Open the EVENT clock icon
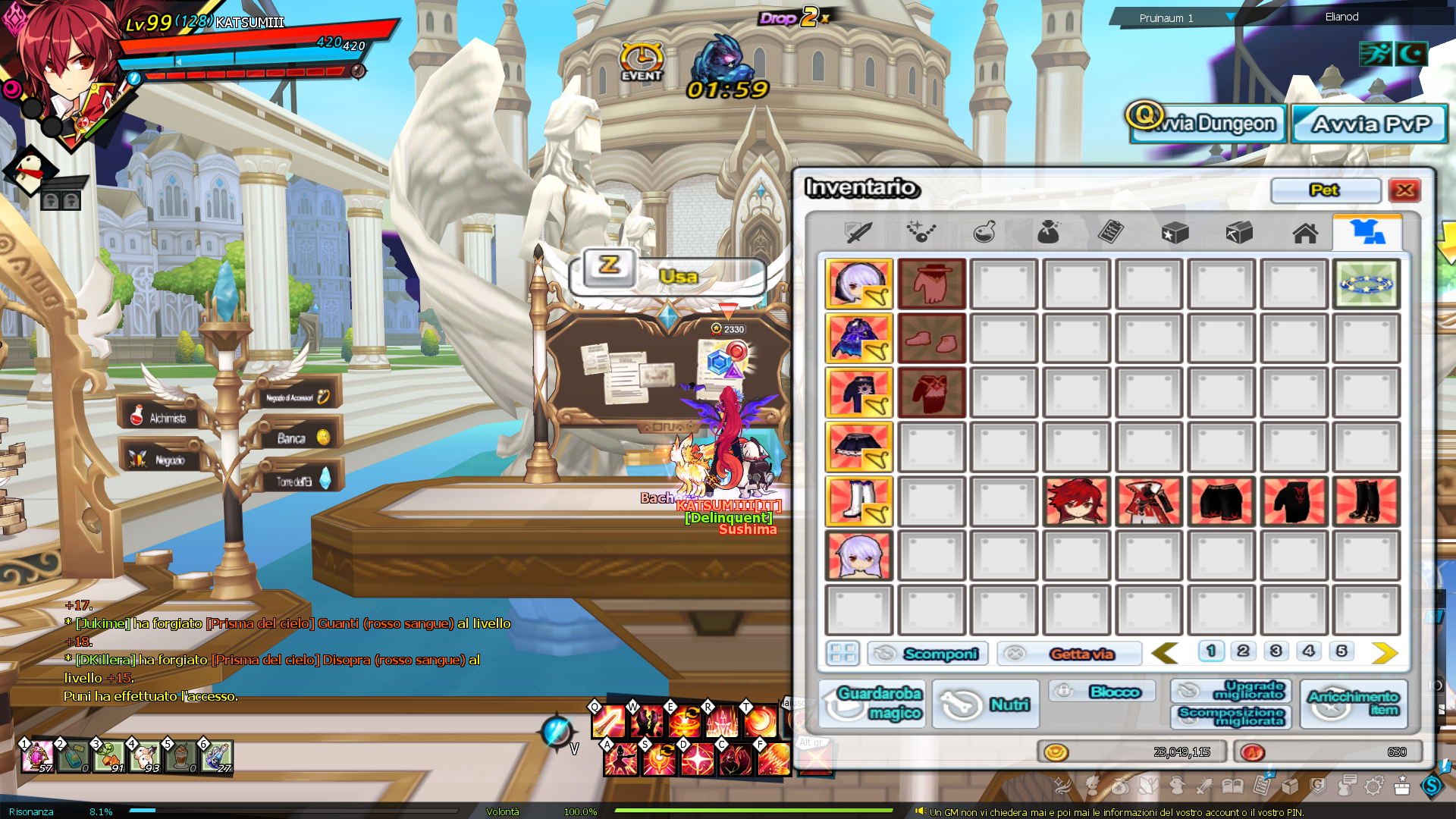Viewport: 1456px width, 819px height. click(x=642, y=61)
